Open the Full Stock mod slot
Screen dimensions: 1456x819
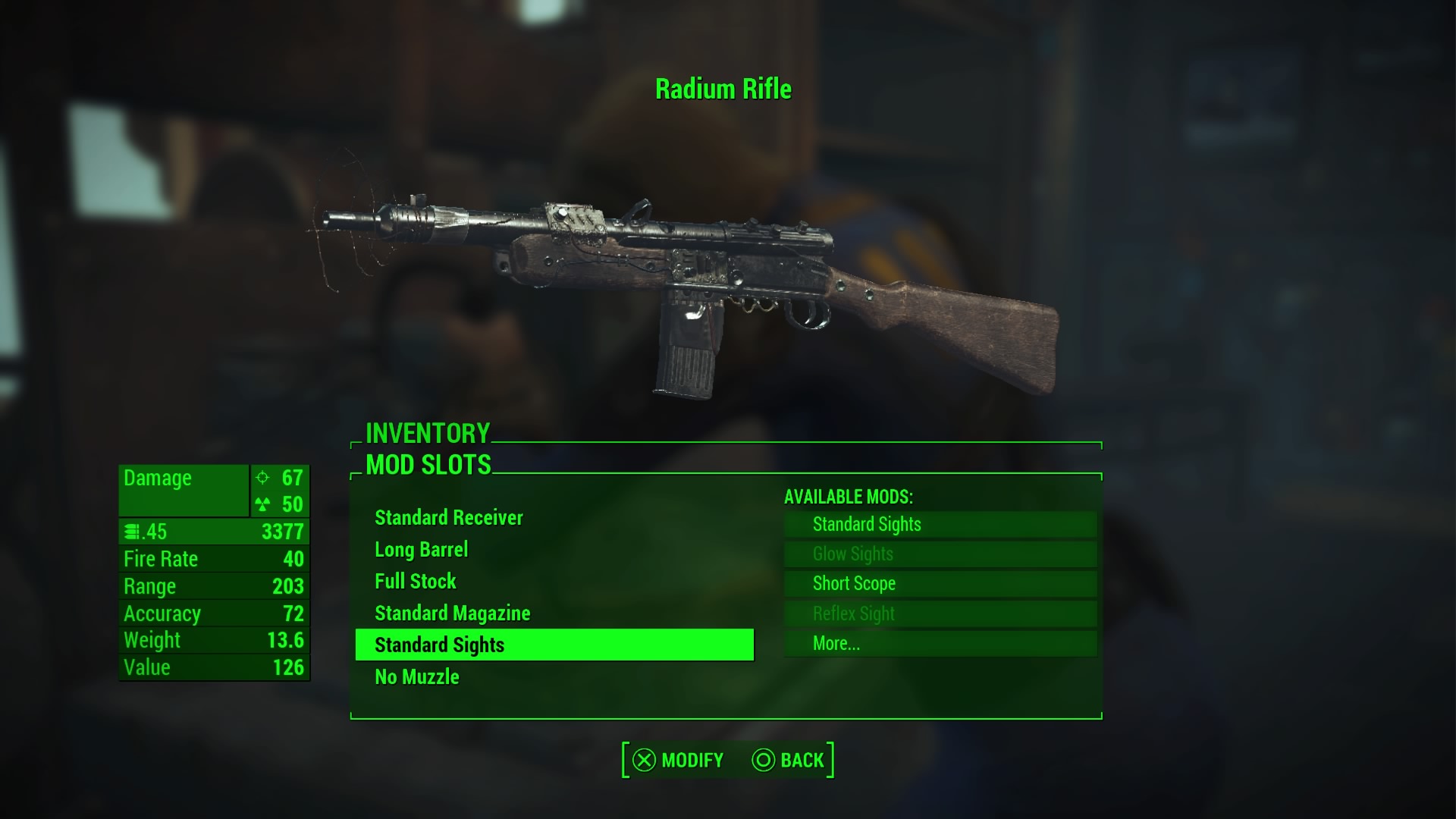coord(416,582)
